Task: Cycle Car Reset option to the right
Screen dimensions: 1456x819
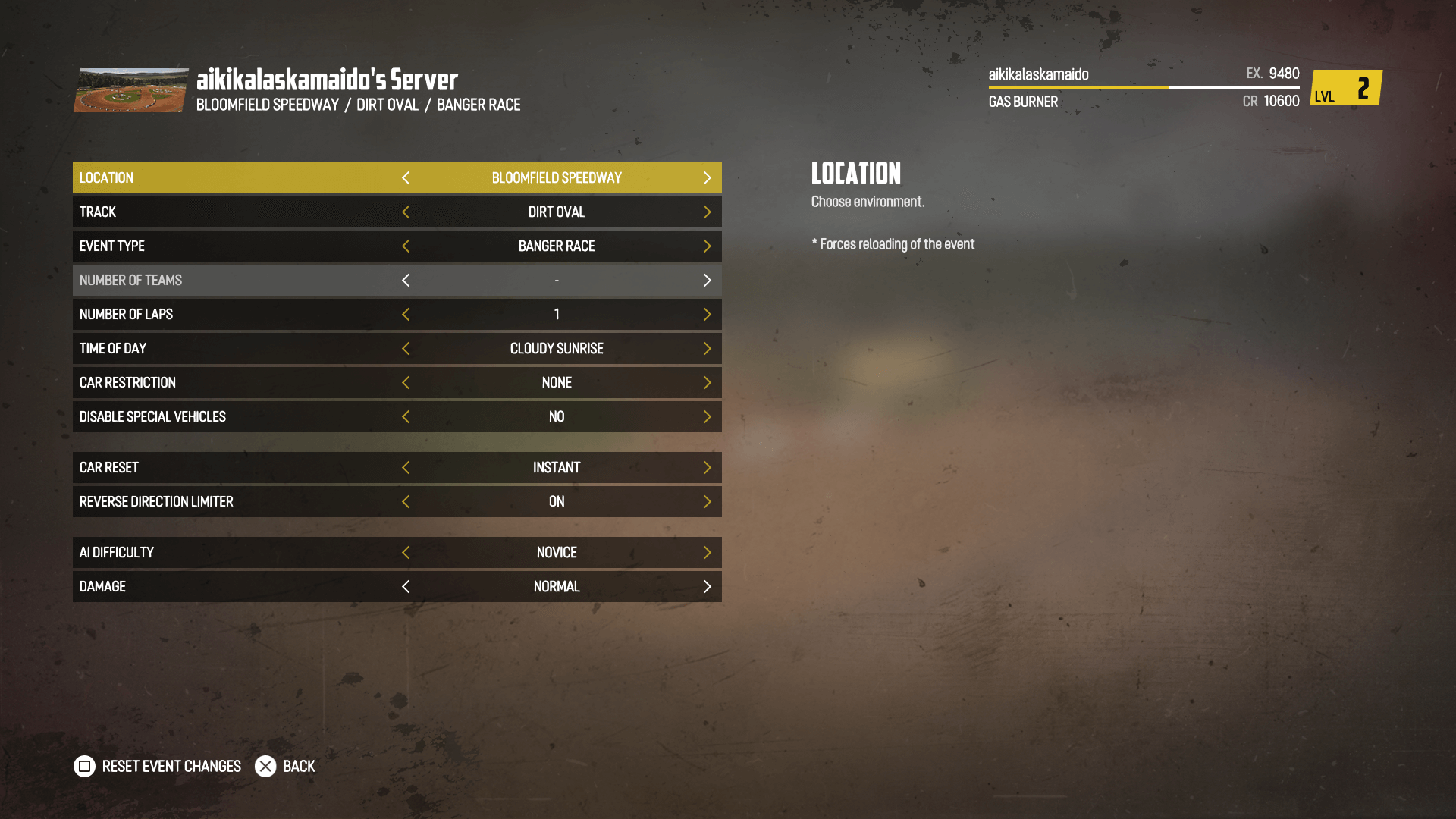Action: [x=707, y=468]
